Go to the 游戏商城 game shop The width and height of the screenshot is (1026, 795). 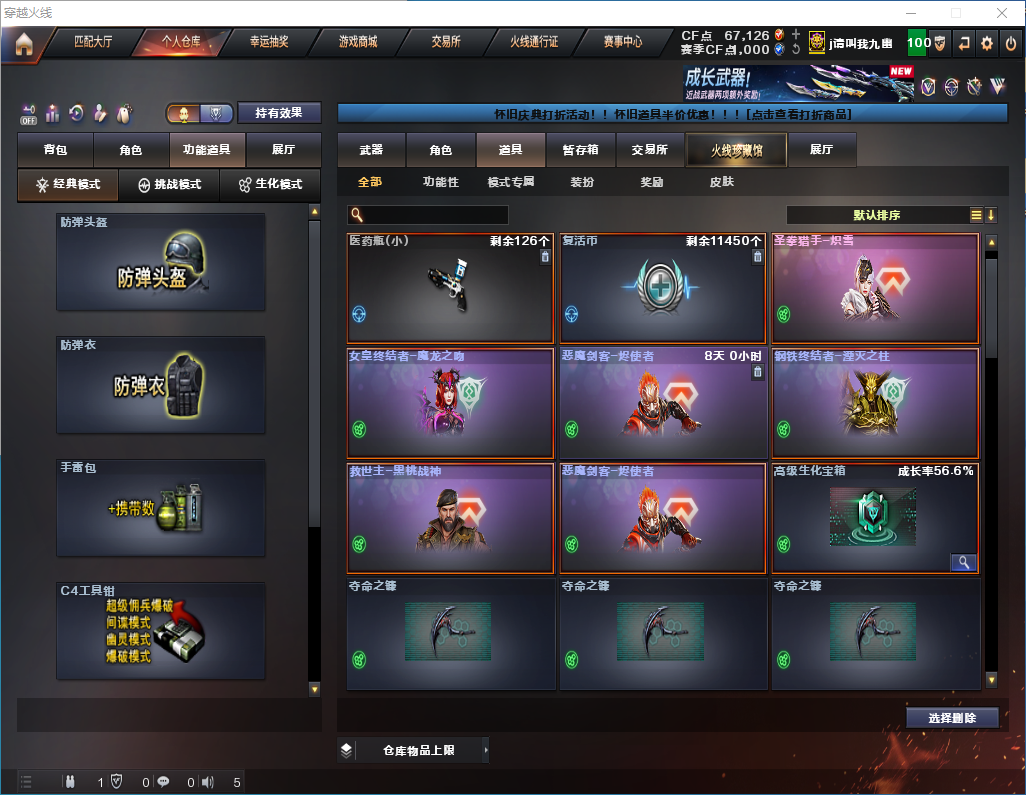click(x=357, y=43)
